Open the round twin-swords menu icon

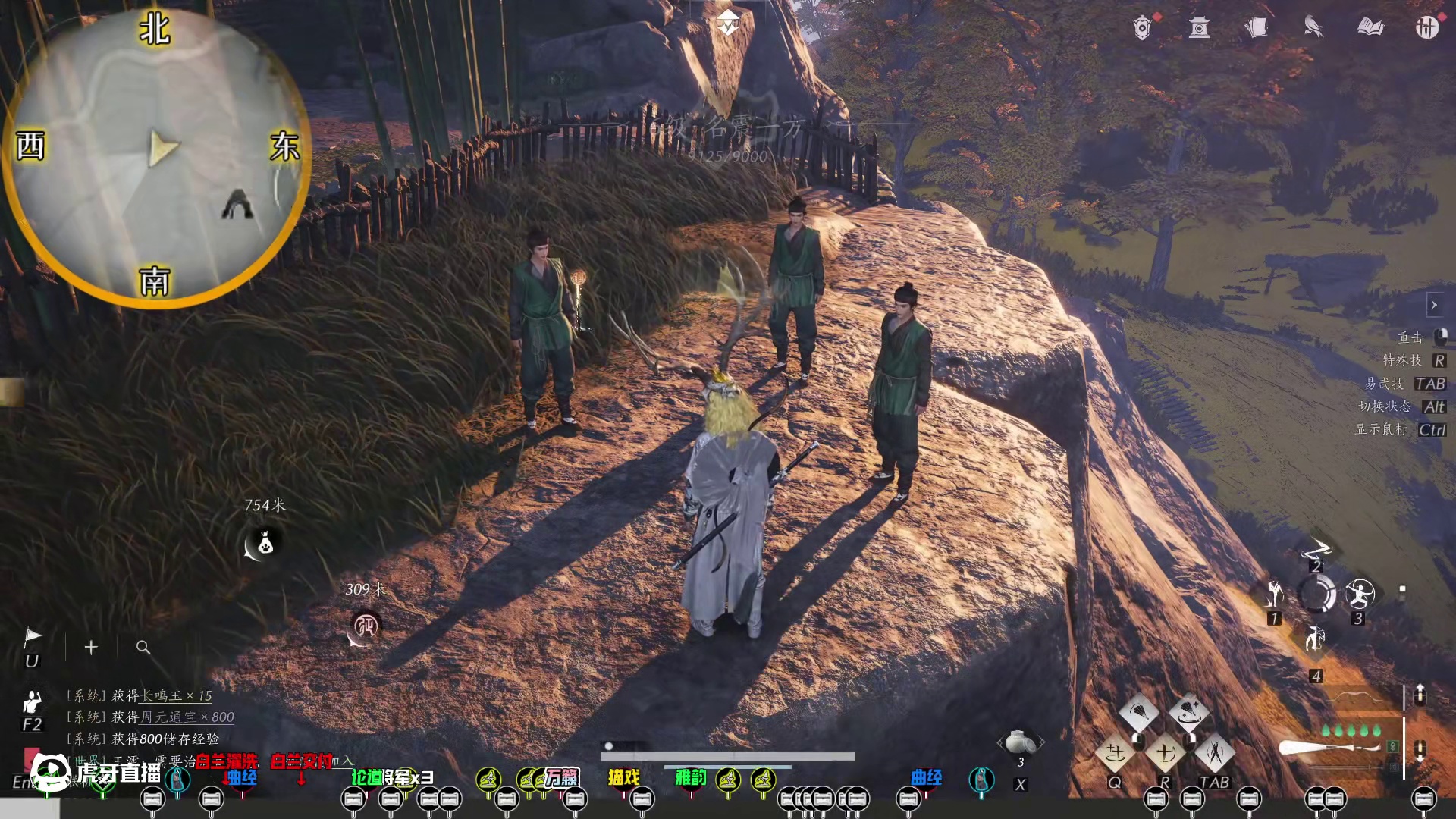pos(1426,28)
